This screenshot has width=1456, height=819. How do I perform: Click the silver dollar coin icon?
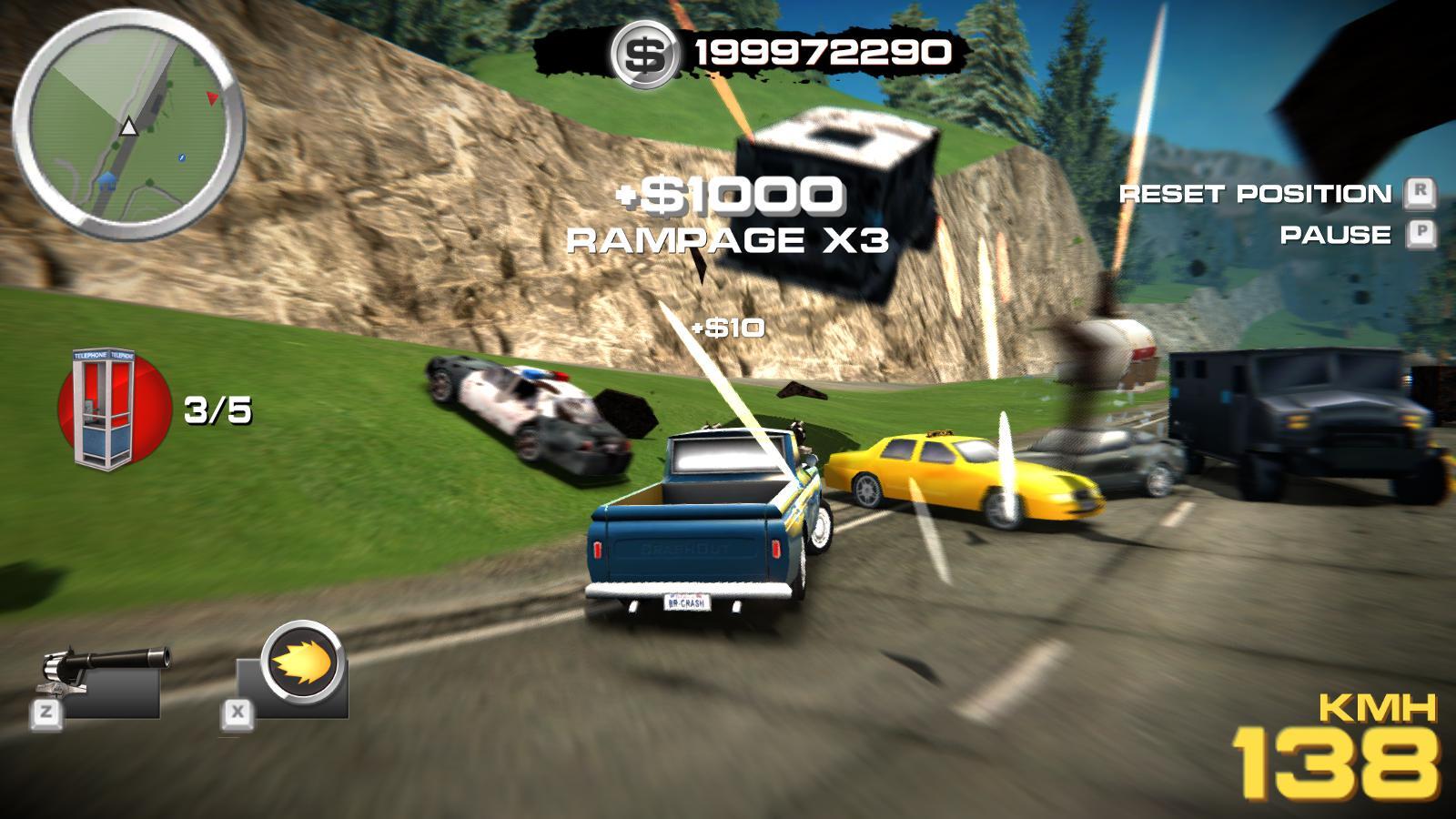pos(645,55)
